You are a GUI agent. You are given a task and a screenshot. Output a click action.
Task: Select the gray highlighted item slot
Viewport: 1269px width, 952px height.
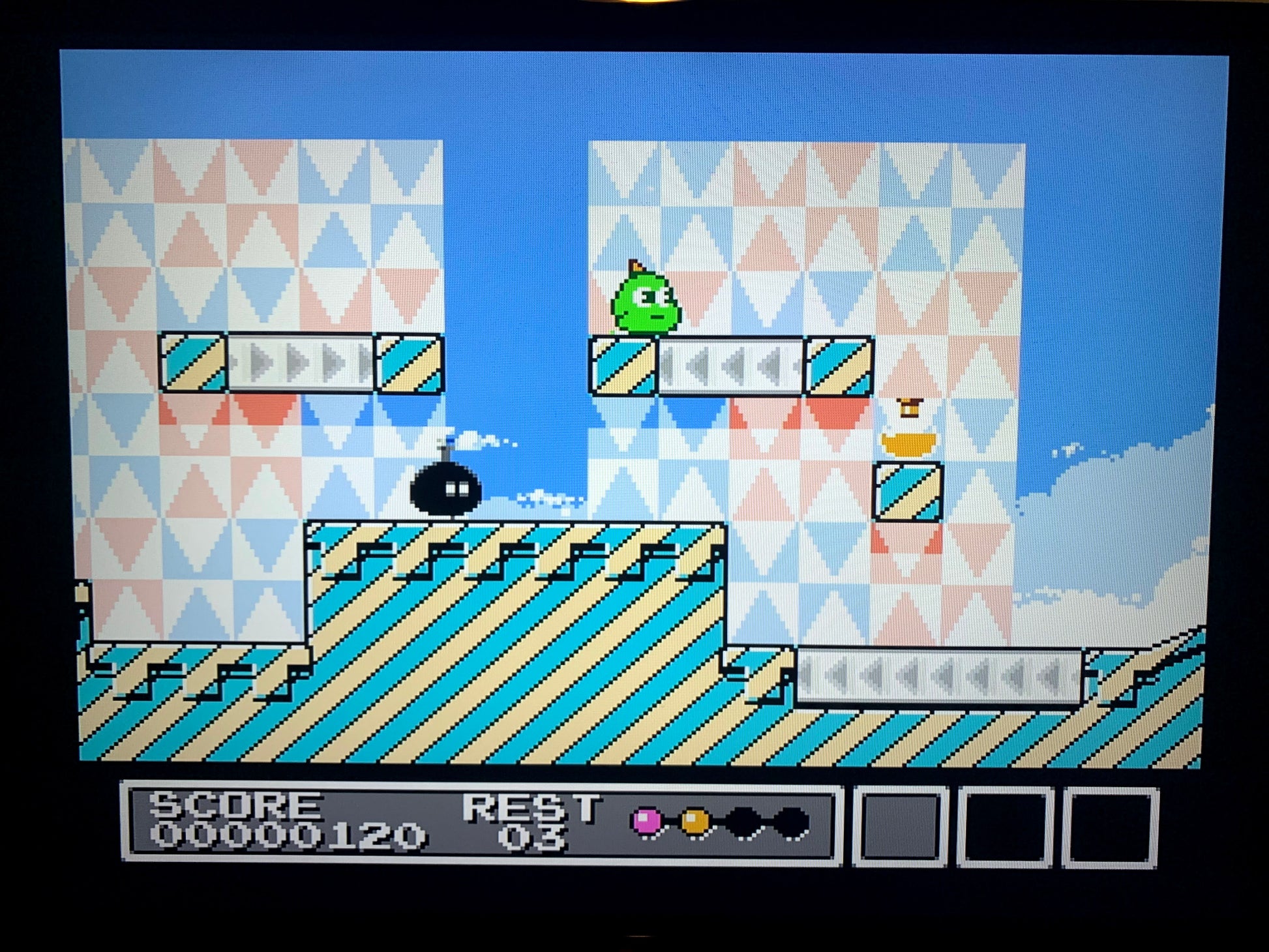(901, 826)
